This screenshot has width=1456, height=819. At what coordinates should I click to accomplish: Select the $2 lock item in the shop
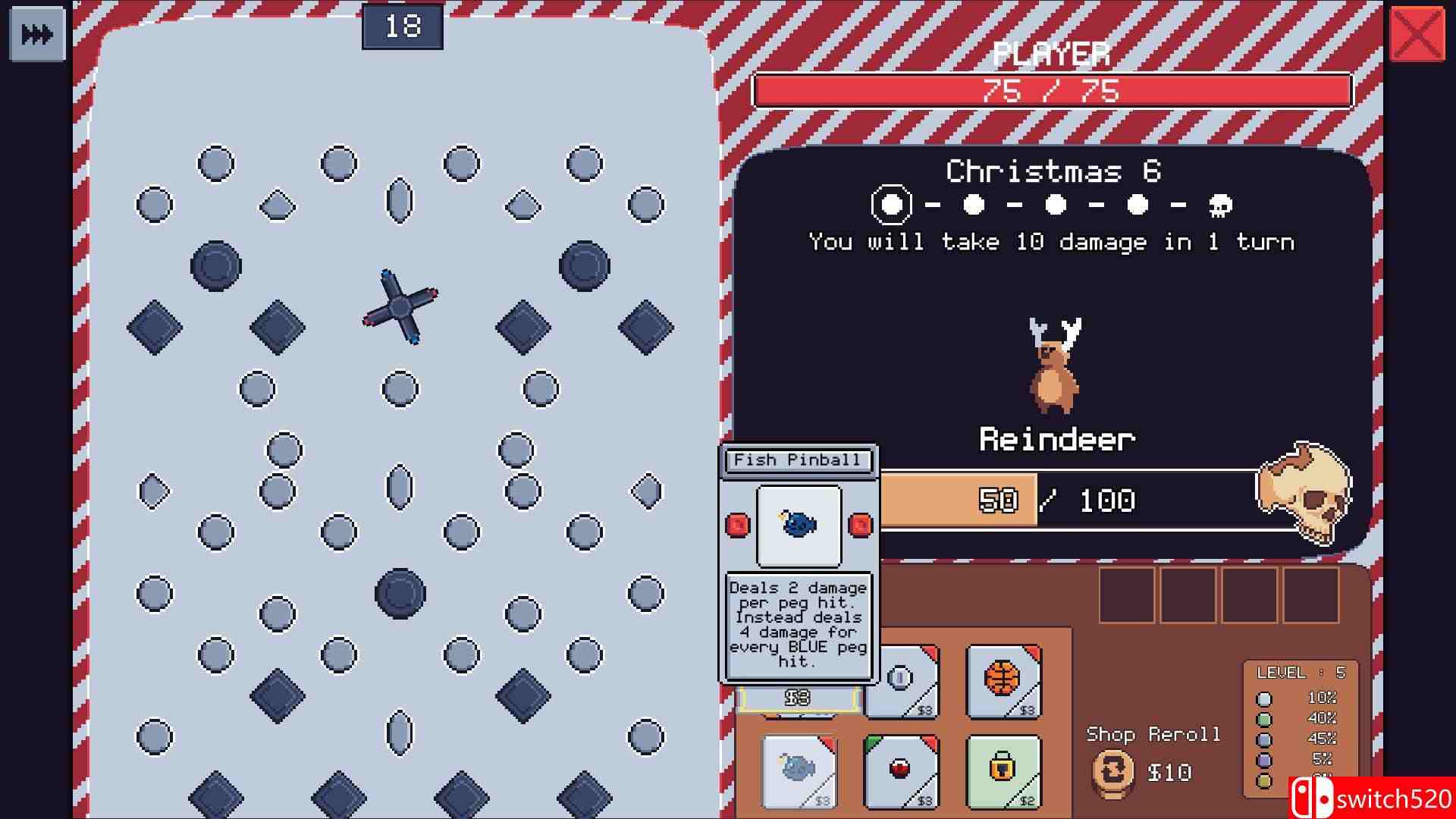pyautogui.click(x=1003, y=770)
